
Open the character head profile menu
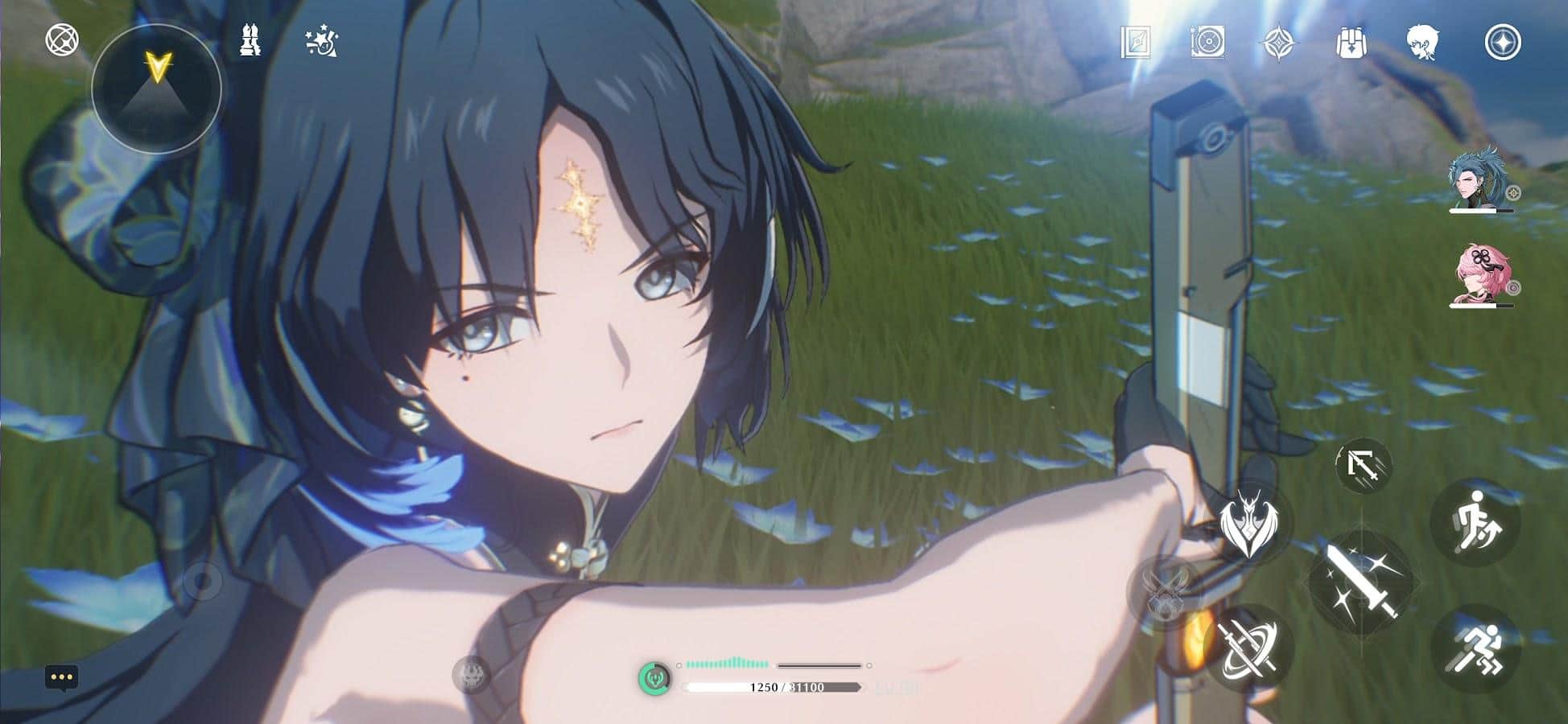click(1423, 42)
